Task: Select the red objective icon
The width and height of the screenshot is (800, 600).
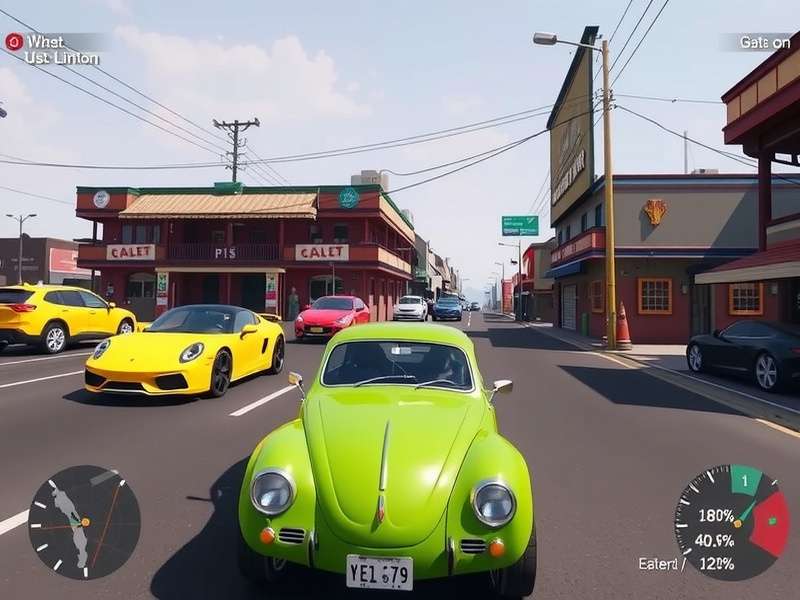Action: coord(14,42)
